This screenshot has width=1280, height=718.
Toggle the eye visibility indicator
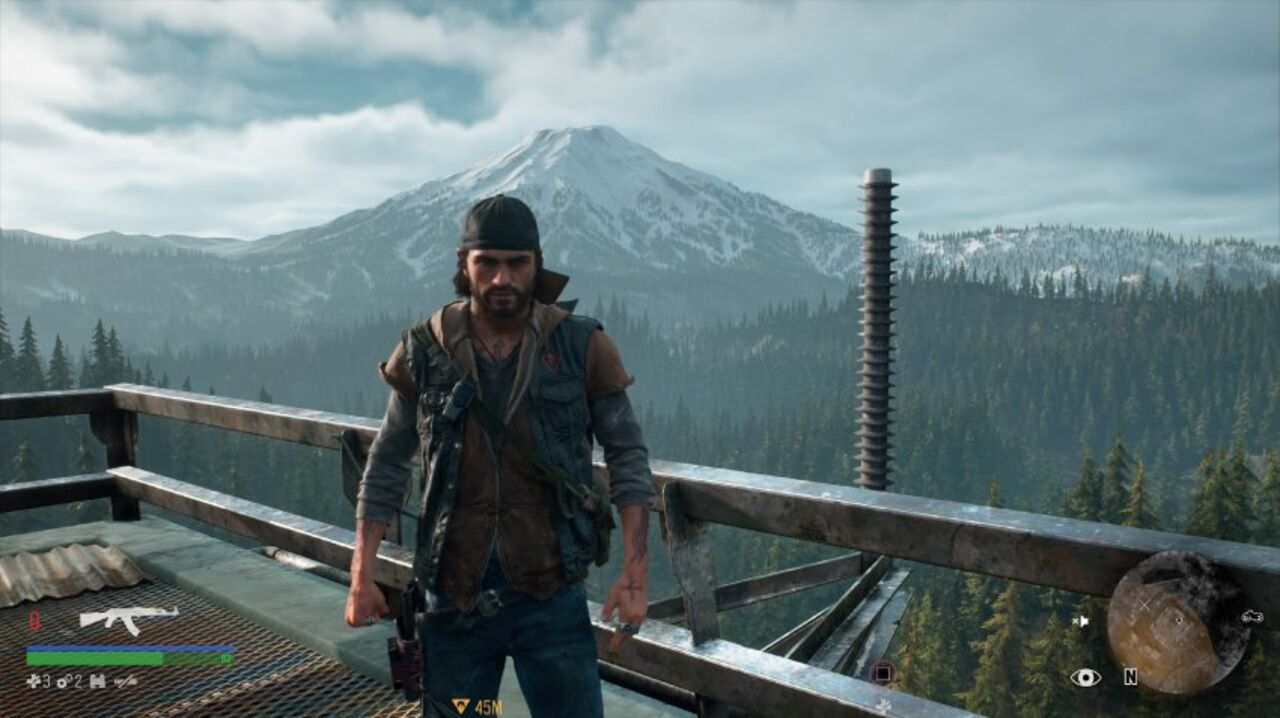coord(1085,678)
